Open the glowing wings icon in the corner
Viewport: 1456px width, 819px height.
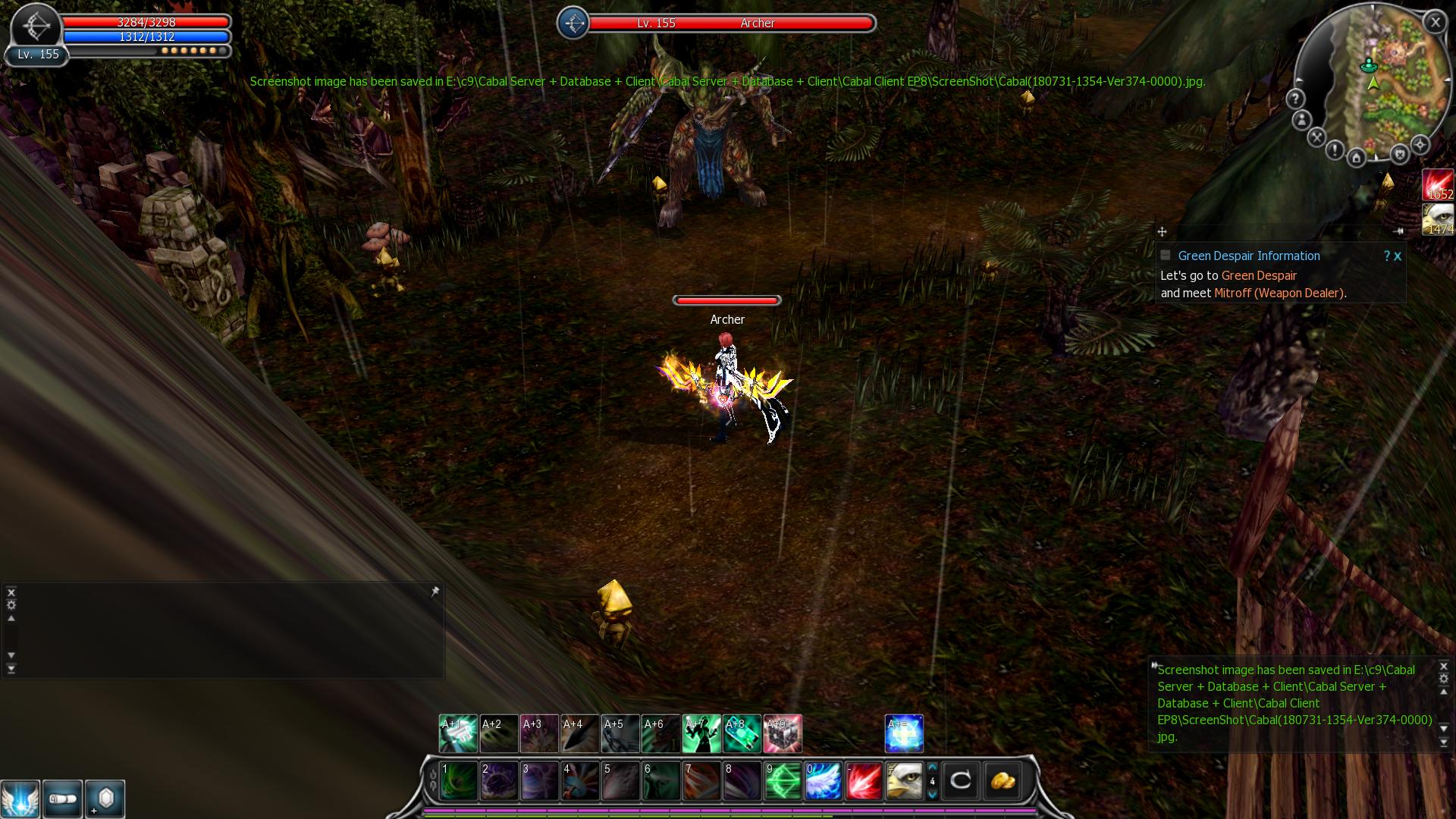pos(20,799)
